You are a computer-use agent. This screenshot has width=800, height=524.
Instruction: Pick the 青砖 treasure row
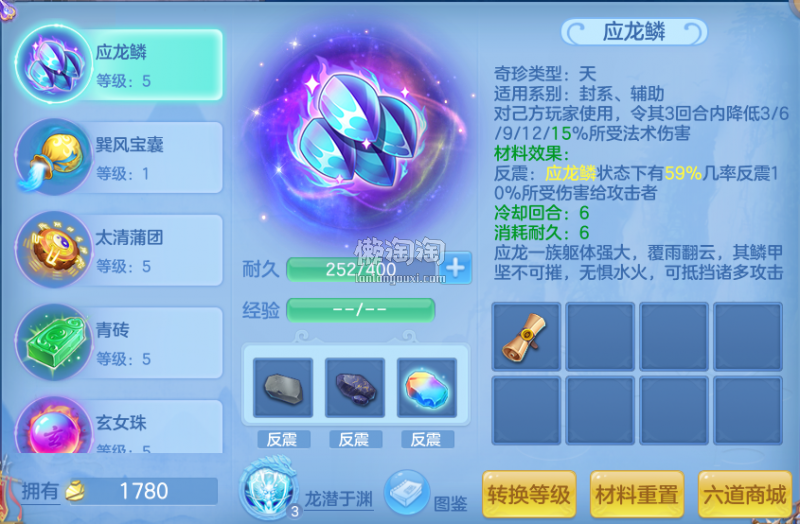tap(120, 343)
